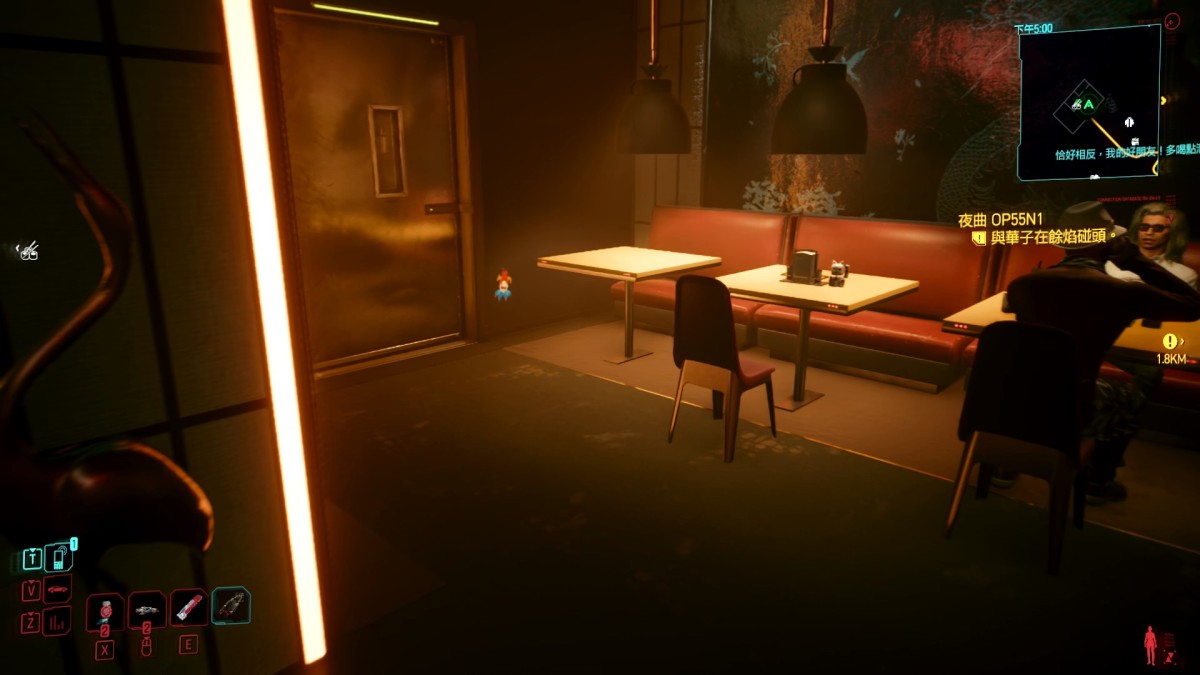Click the yellow exclamation quest marker
This screenshot has height=675, width=1200.
tap(1170, 341)
